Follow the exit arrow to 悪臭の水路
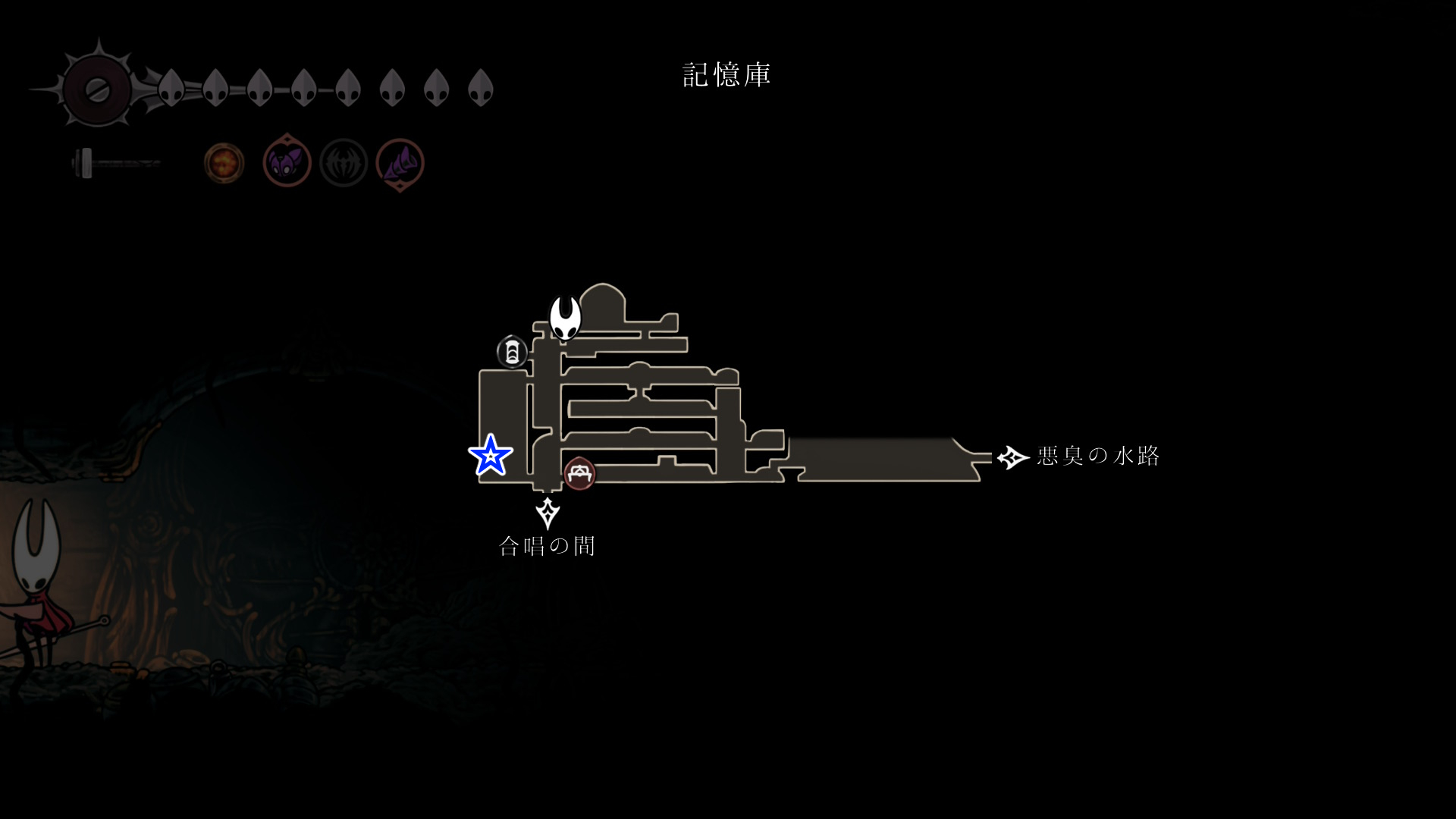 [x=1012, y=457]
